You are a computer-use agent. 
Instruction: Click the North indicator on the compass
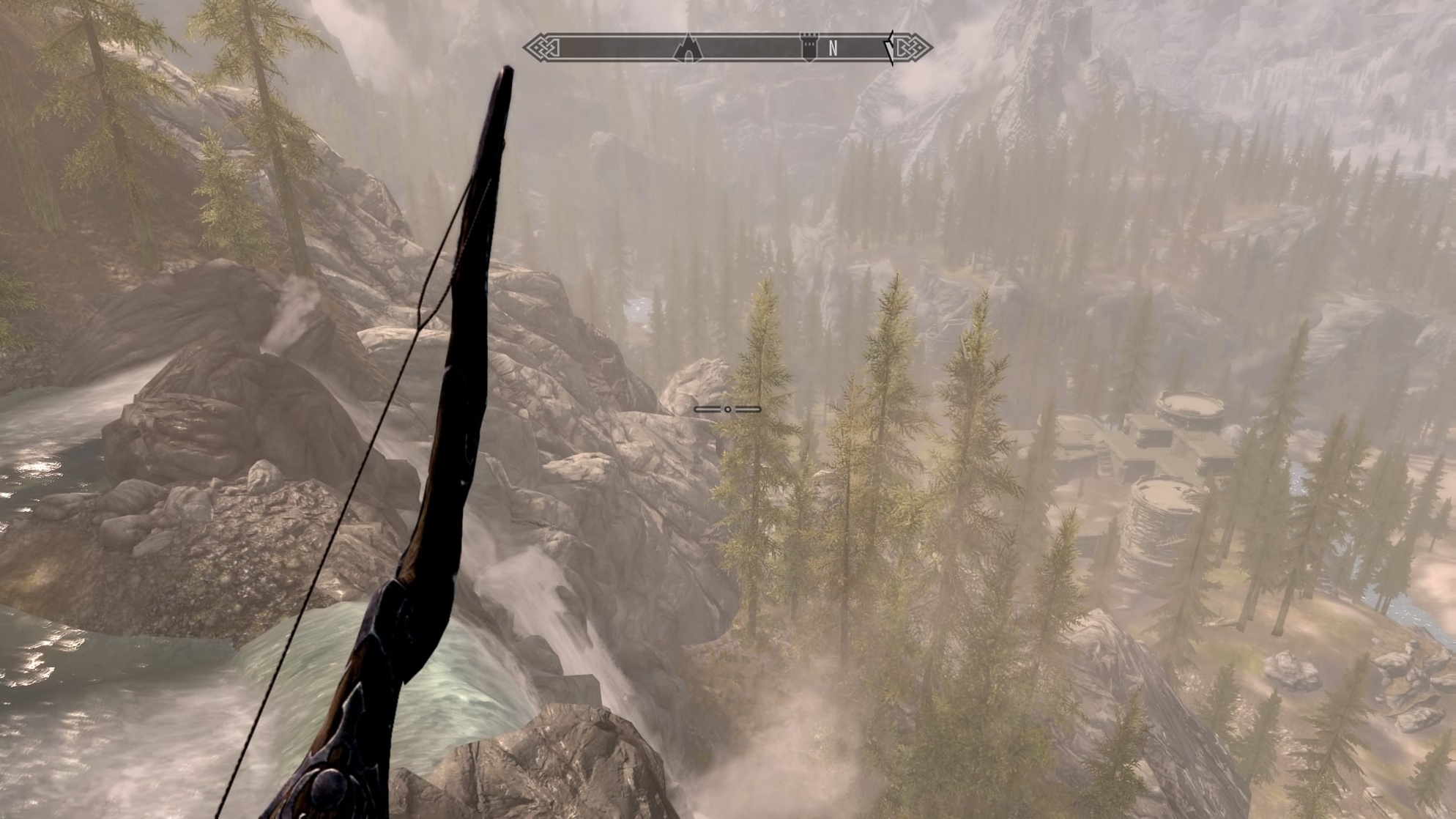833,48
